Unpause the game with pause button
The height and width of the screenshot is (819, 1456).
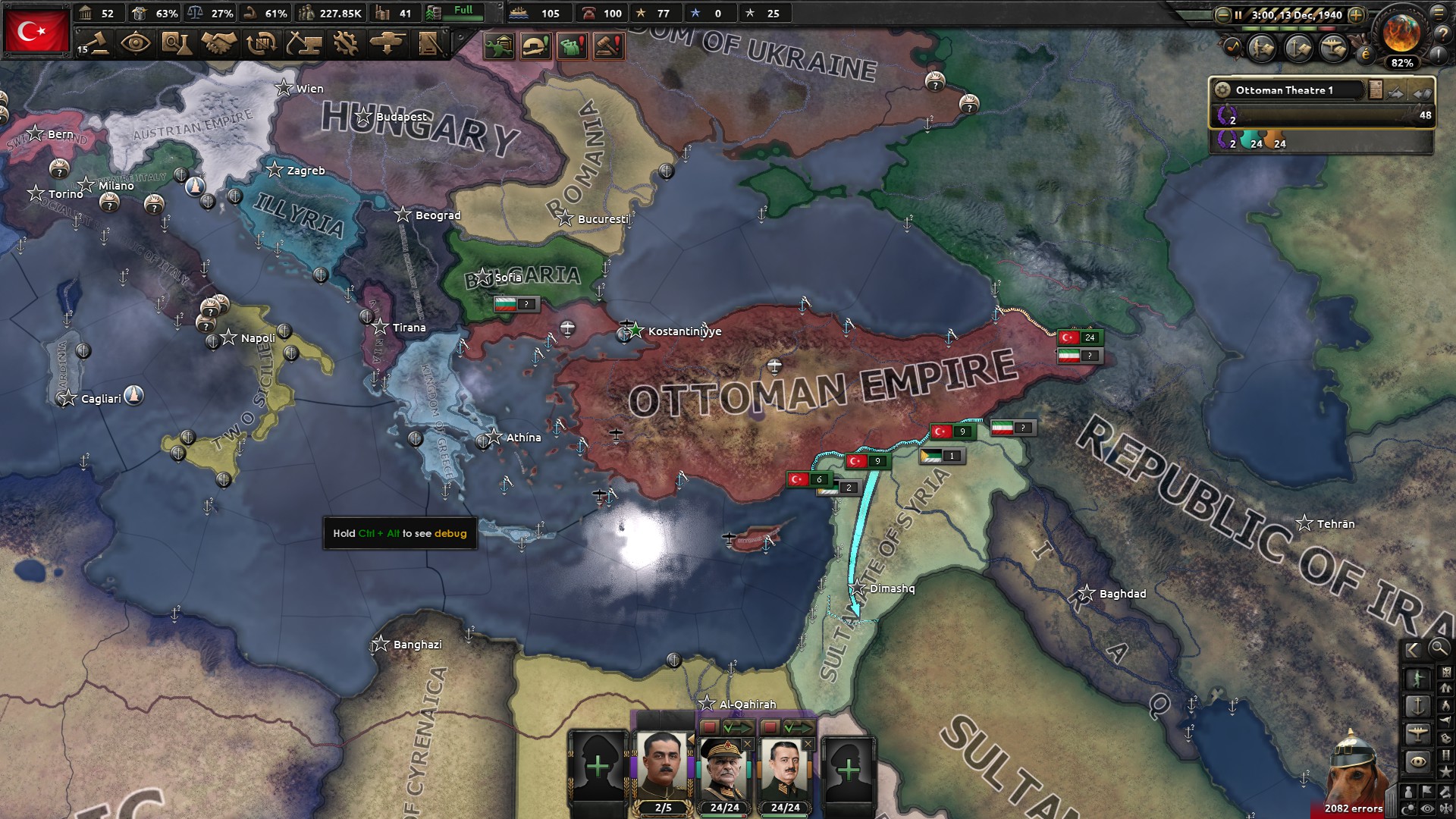[x=1238, y=14]
